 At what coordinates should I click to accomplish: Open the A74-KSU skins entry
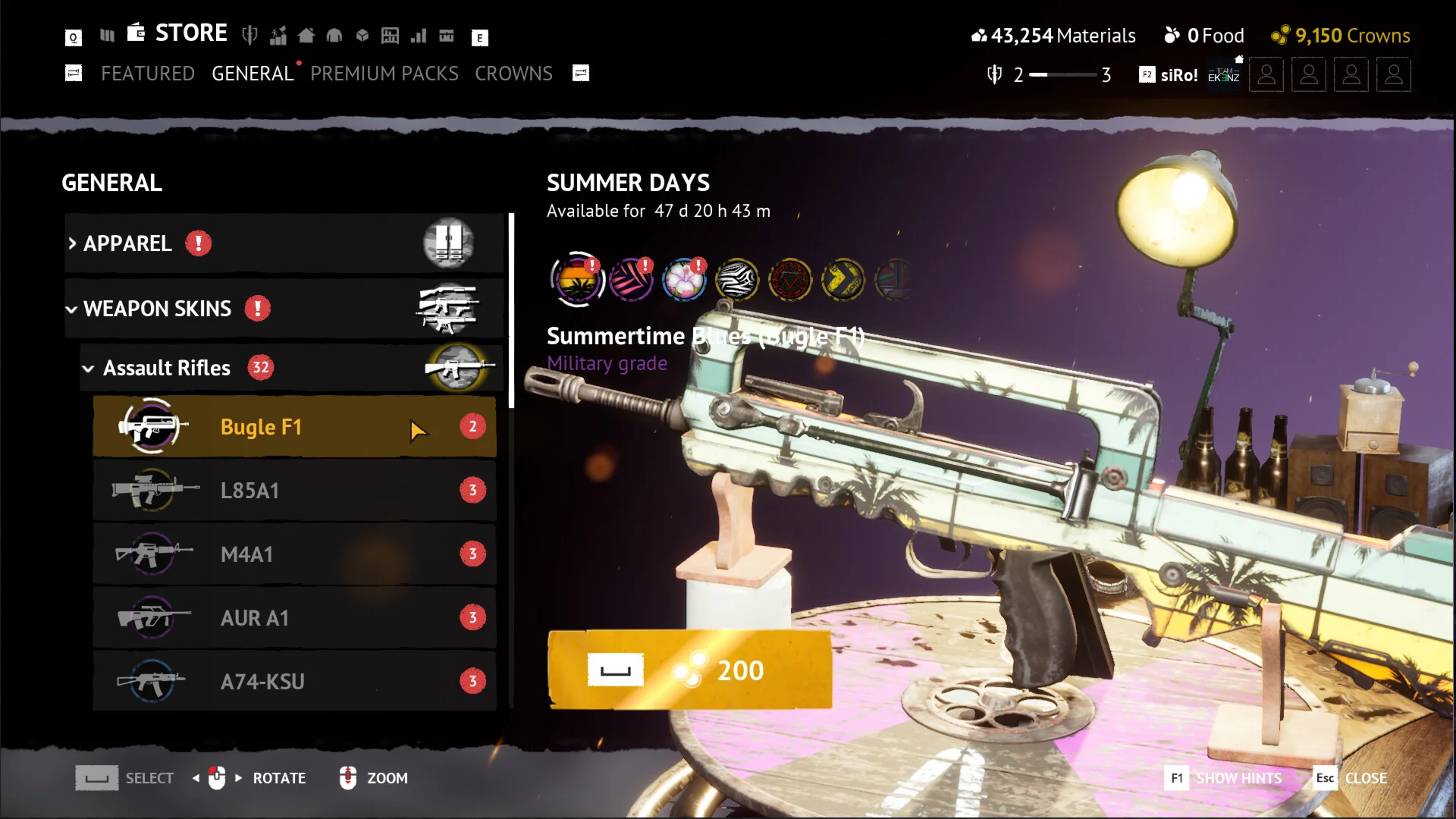[x=294, y=682]
